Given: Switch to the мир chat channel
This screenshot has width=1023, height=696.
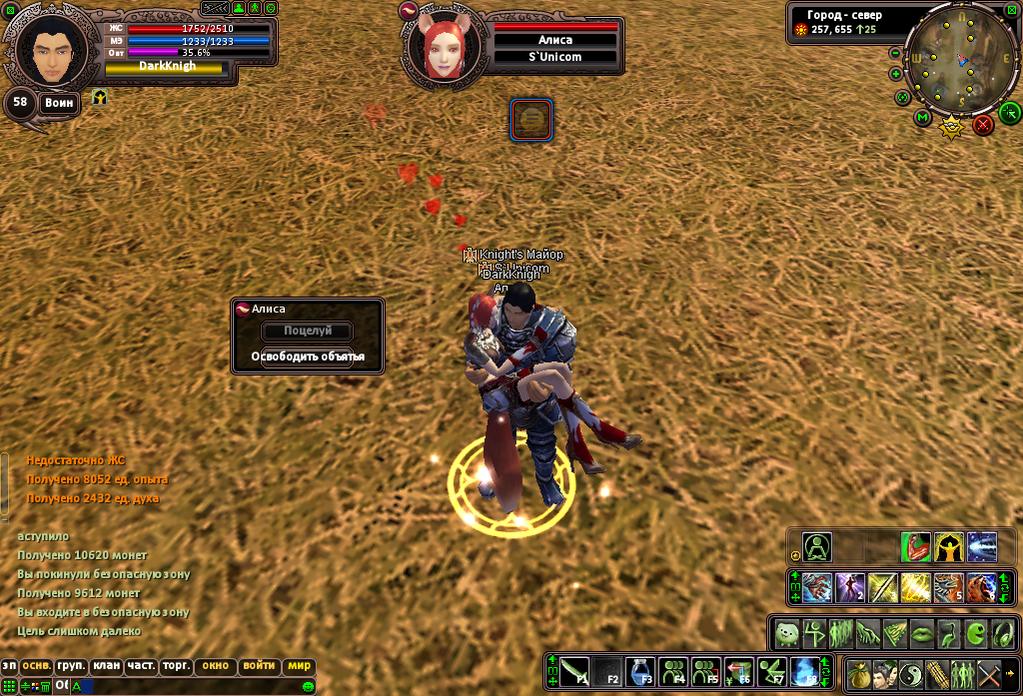Looking at the screenshot, I should click(300, 666).
